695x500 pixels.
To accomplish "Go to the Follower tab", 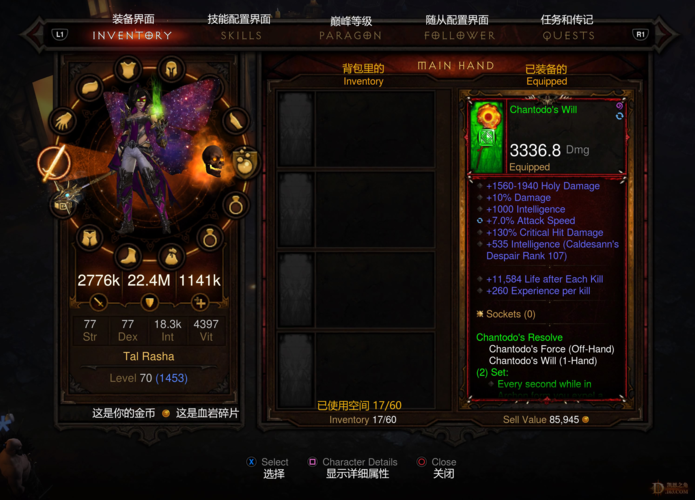I will 459,35.
